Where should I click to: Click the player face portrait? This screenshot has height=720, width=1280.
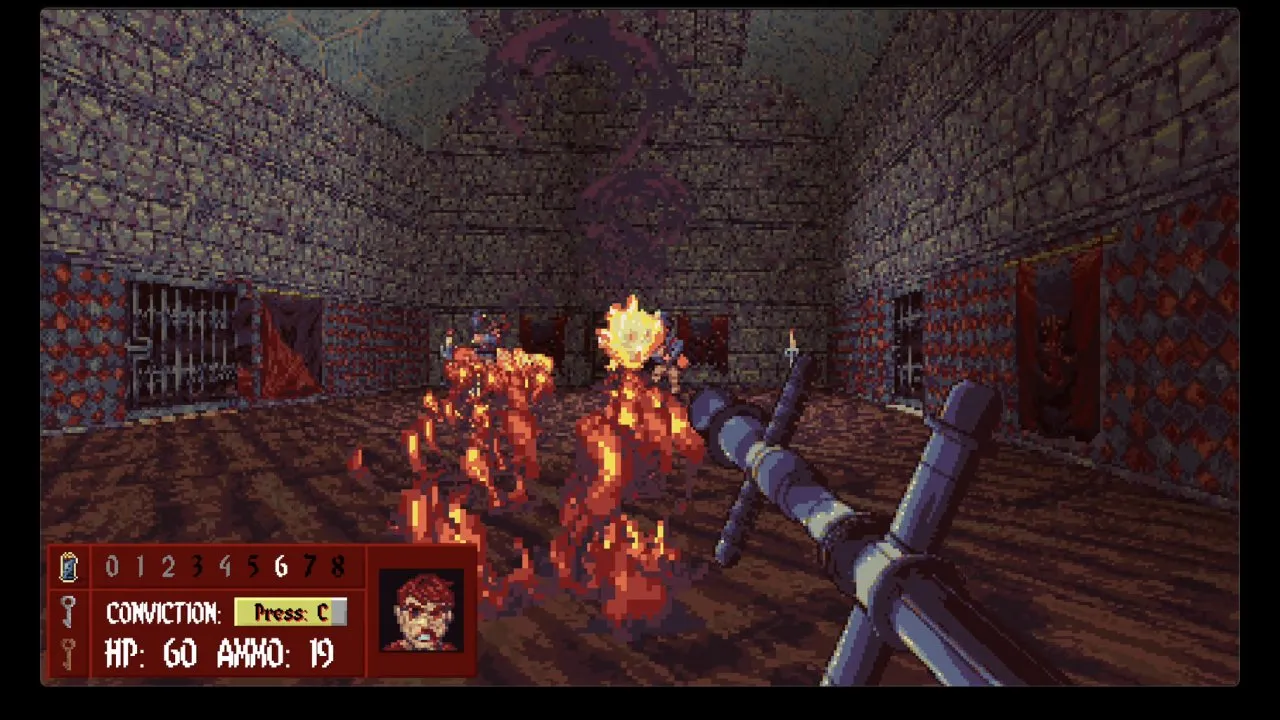421,610
